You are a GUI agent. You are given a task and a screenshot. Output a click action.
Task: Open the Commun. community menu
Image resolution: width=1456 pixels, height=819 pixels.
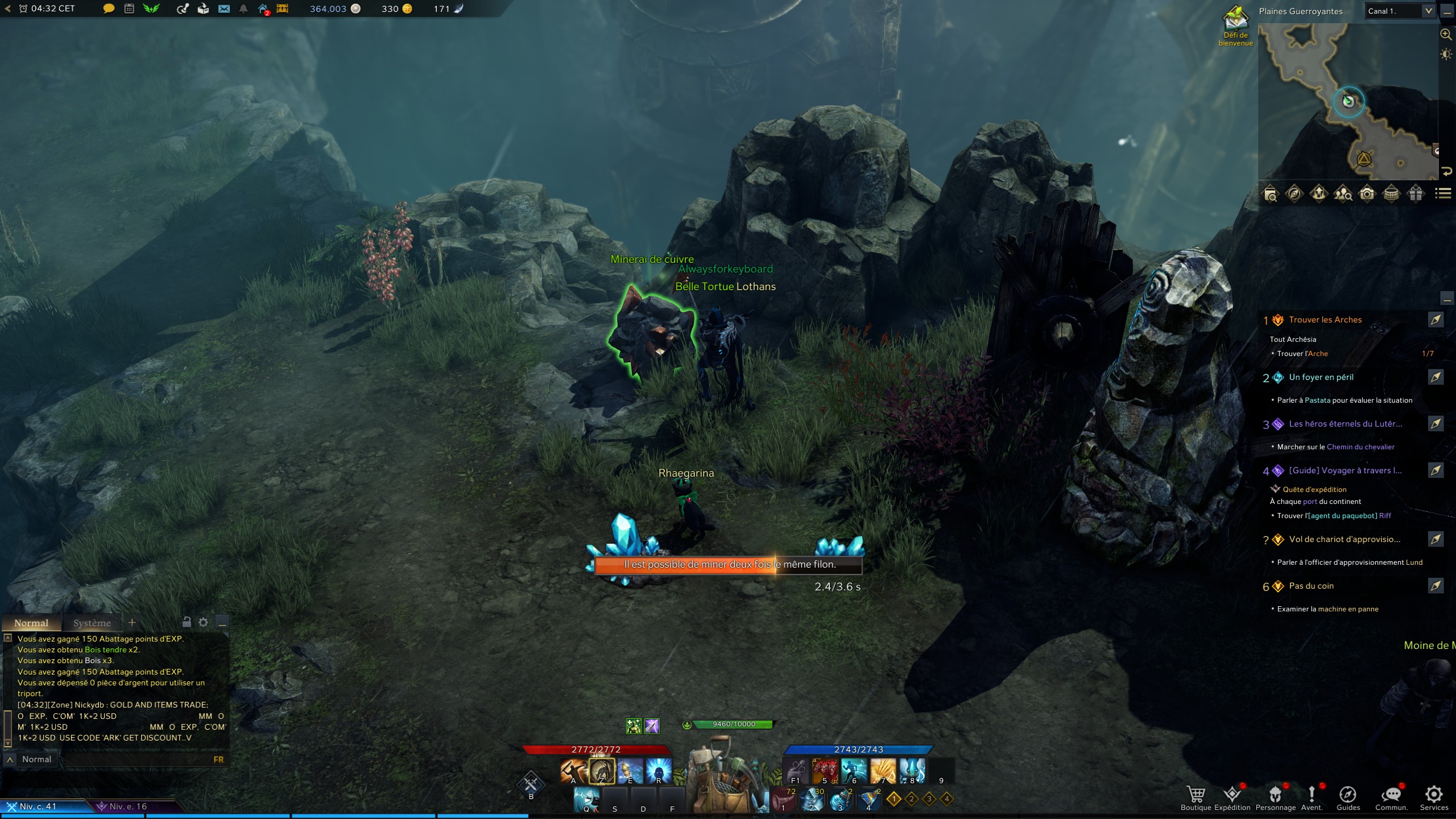(1391, 796)
